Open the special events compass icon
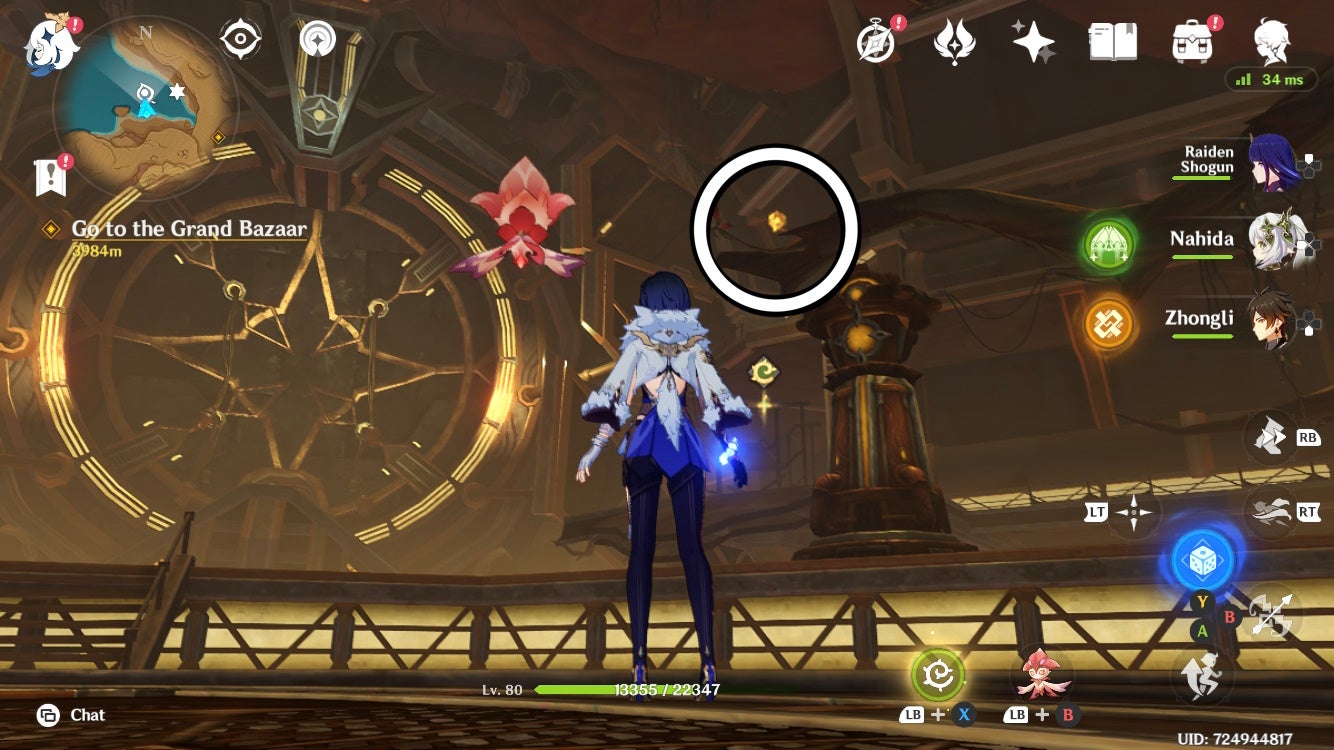Image resolution: width=1334 pixels, height=750 pixels. (875, 42)
